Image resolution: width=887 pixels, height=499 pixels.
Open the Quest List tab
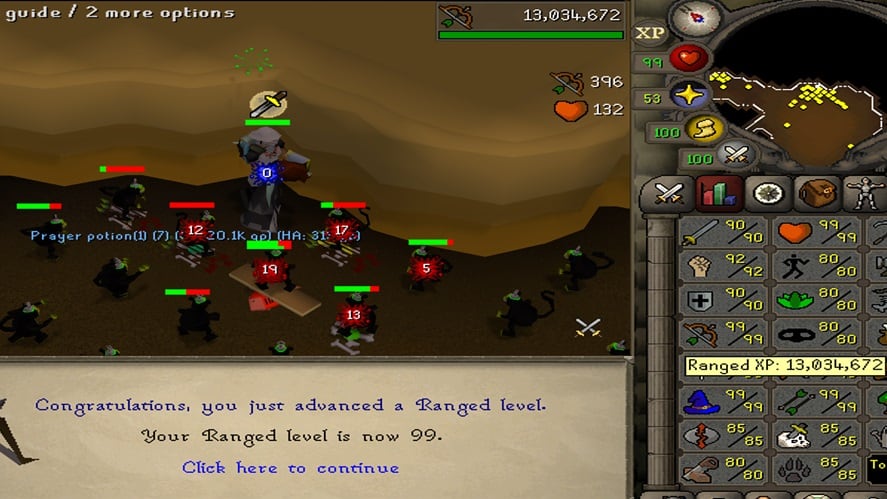click(767, 193)
